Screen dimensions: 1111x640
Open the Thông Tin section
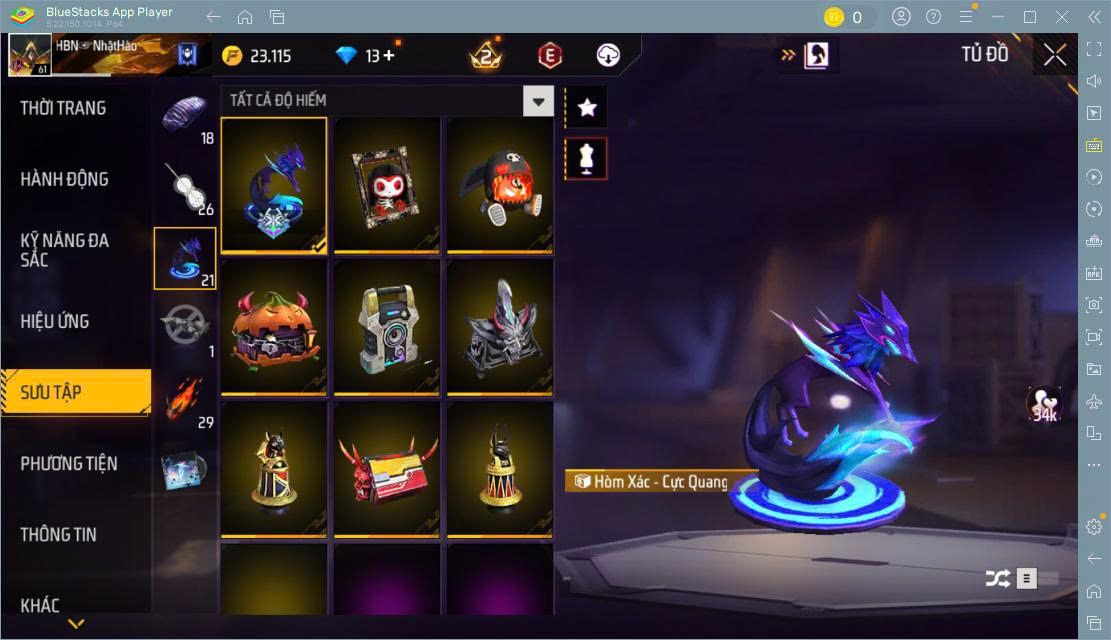[x=59, y=534]
